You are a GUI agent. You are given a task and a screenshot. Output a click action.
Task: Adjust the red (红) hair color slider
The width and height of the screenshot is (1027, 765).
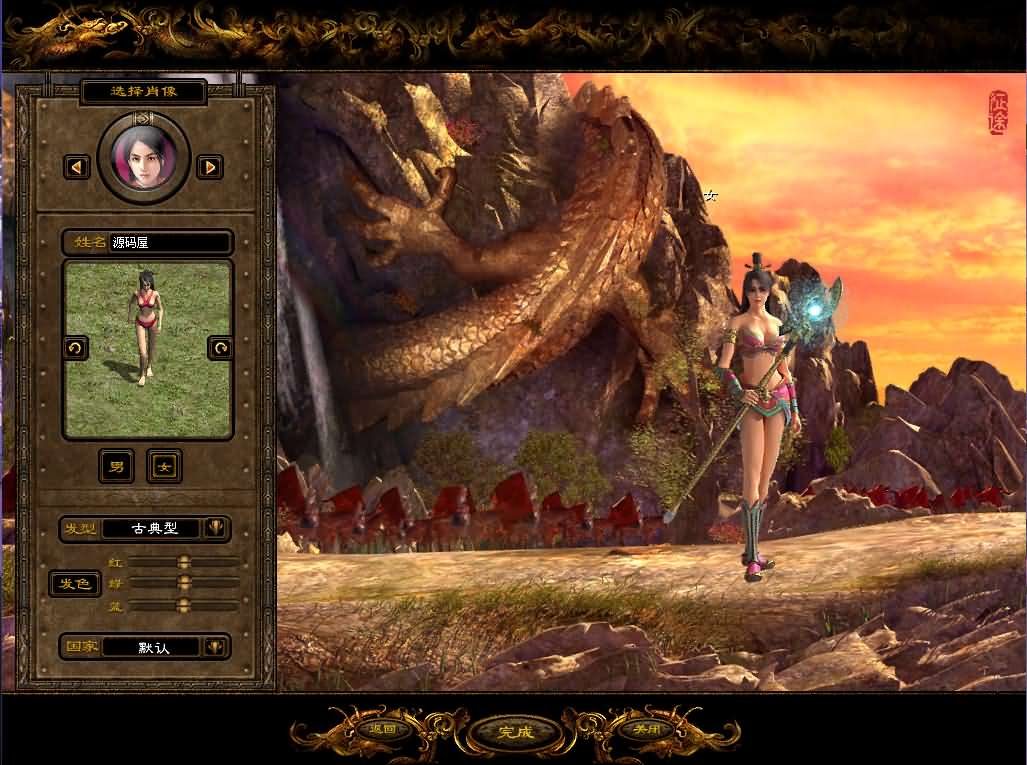(184, 562)
